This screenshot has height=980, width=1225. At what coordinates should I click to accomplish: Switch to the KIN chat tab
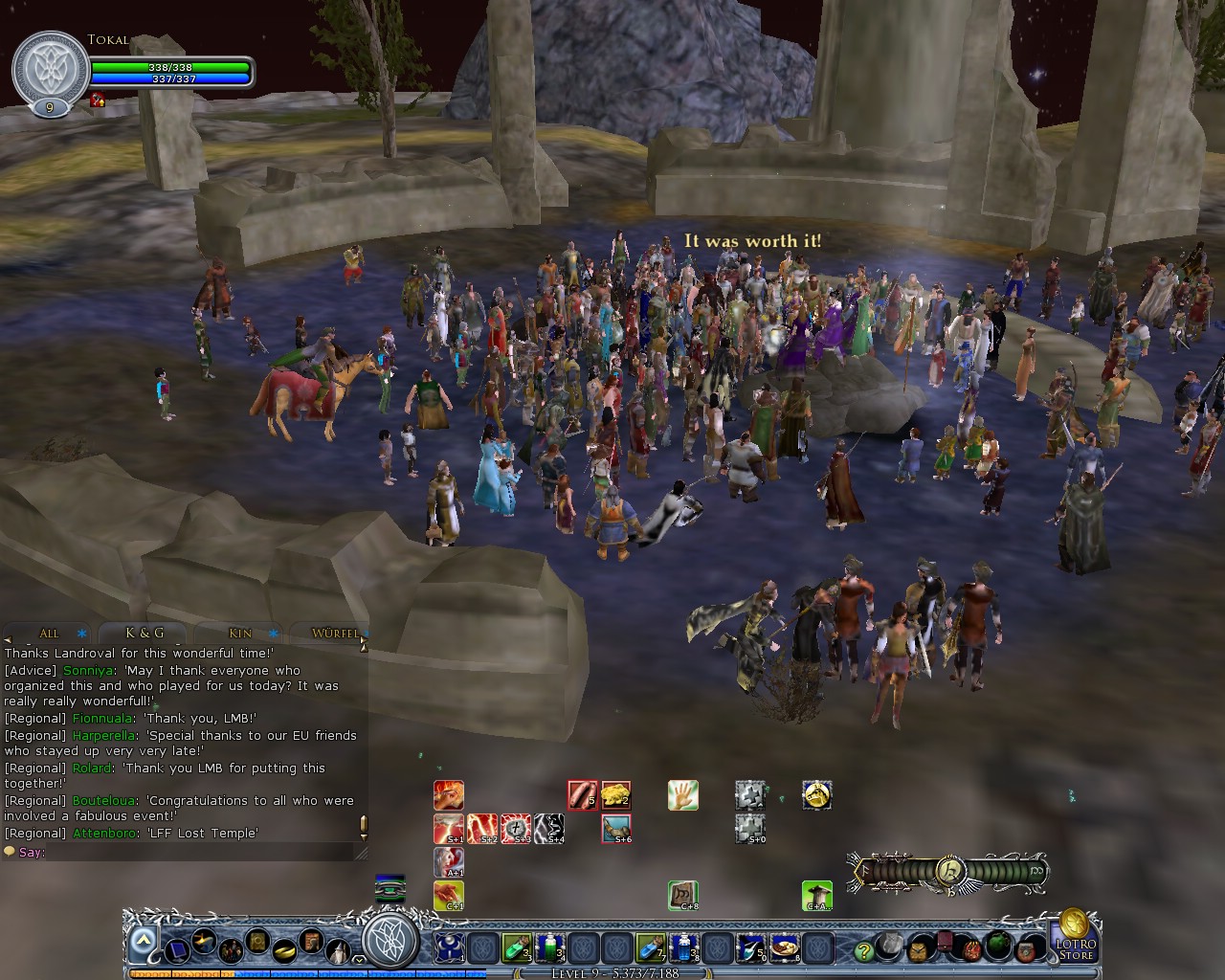click(240, 634)
